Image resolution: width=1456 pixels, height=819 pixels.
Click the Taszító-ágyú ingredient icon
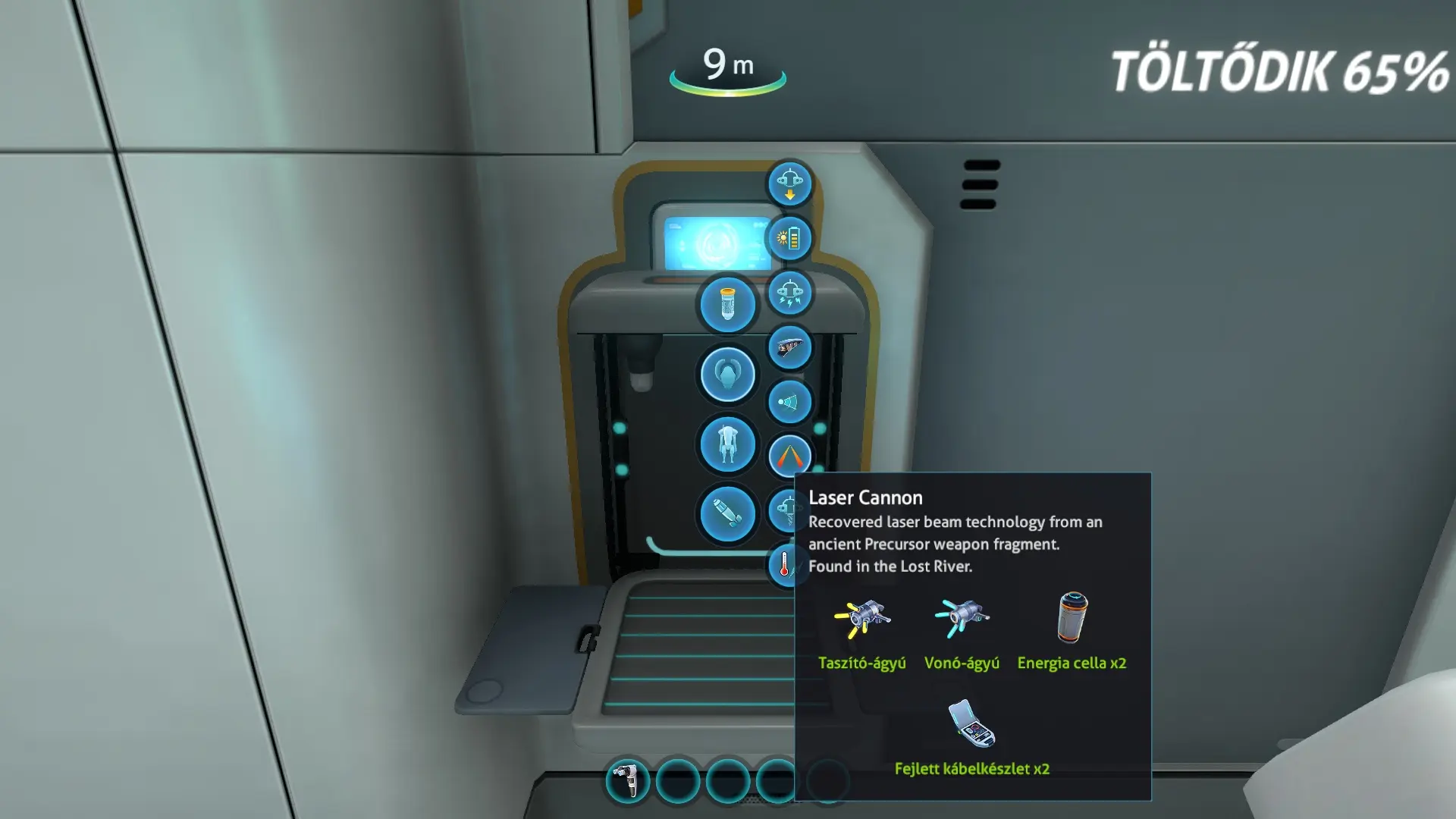tap(862, 619)
